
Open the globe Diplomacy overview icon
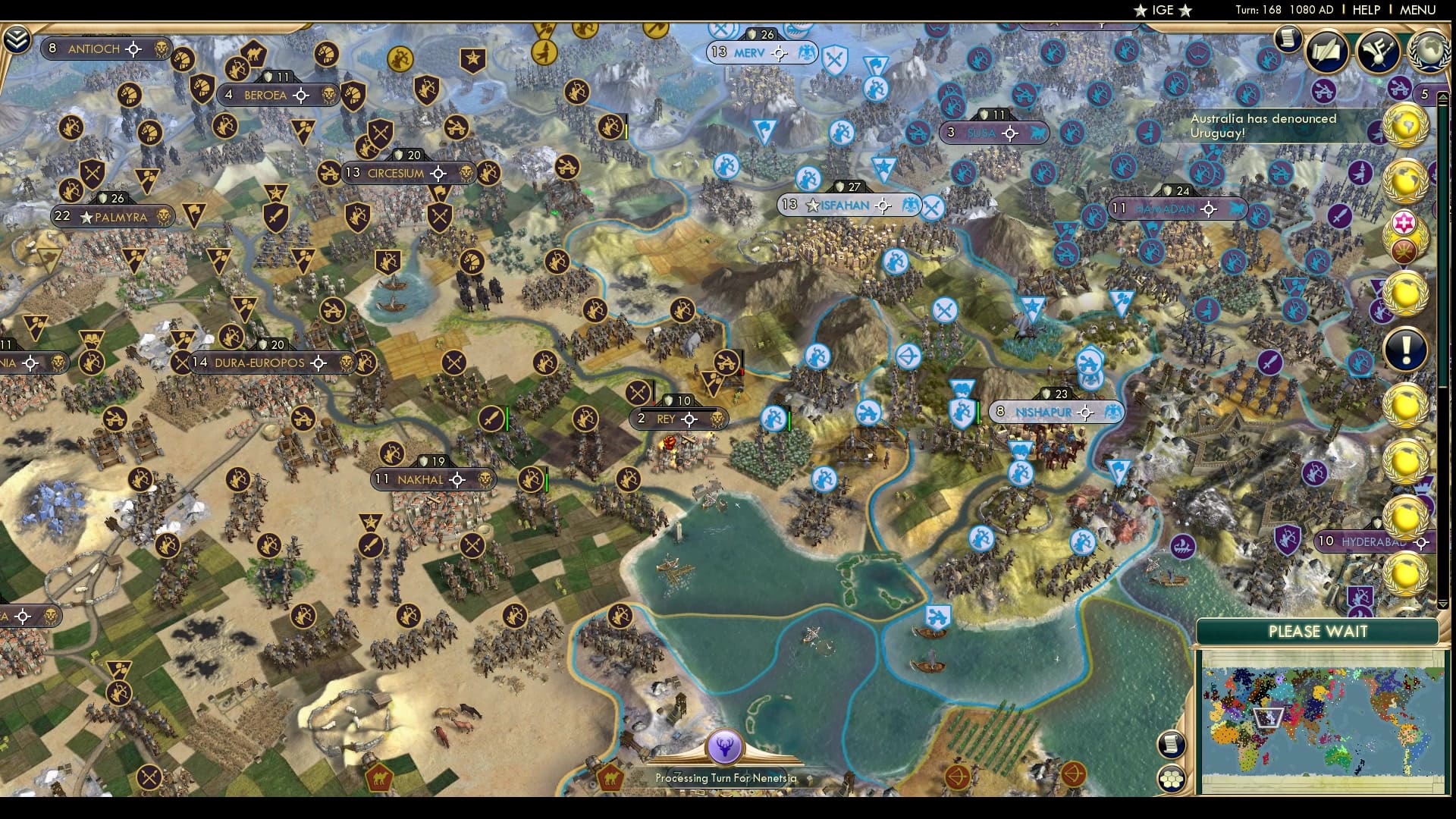coord(1427,50)
